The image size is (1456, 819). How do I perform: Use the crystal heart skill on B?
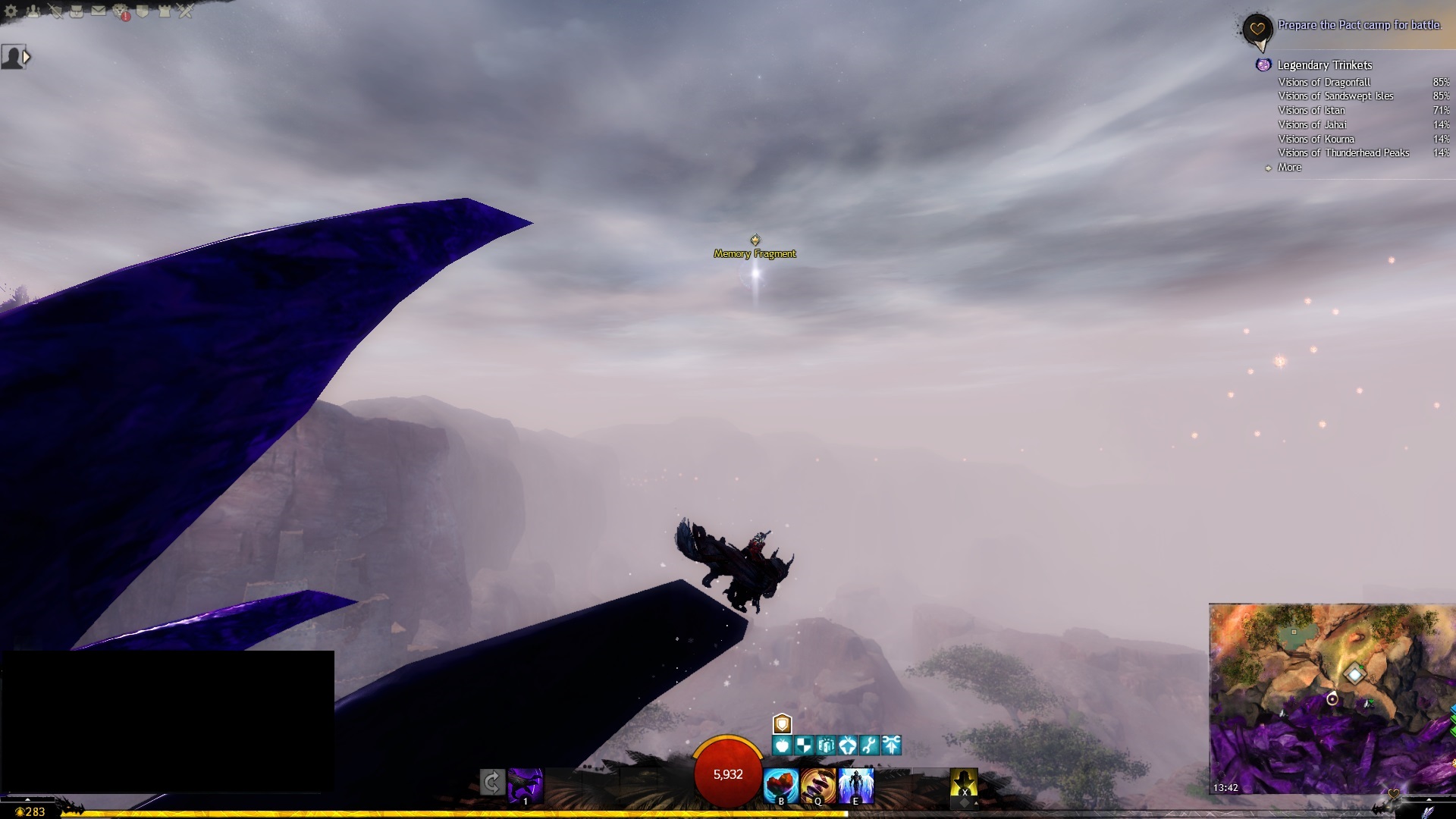(x=781, y=786)
